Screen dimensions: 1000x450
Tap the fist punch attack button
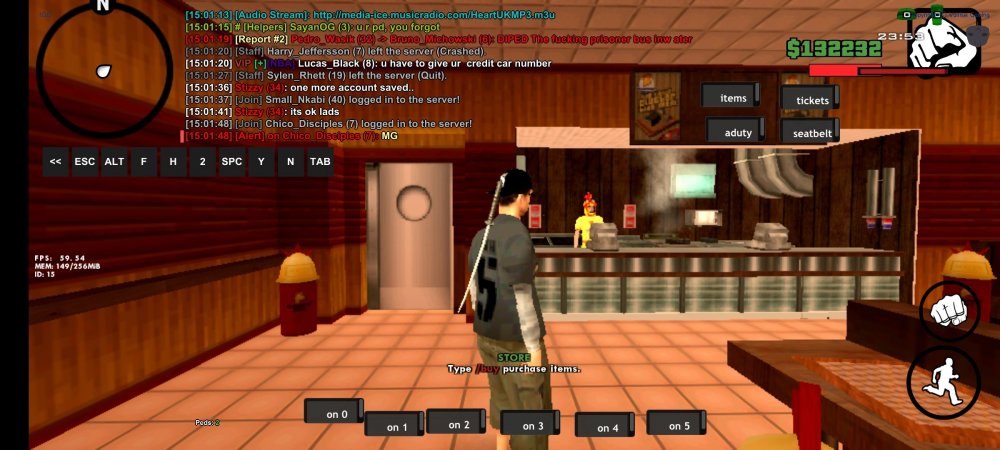pos(949,310)
